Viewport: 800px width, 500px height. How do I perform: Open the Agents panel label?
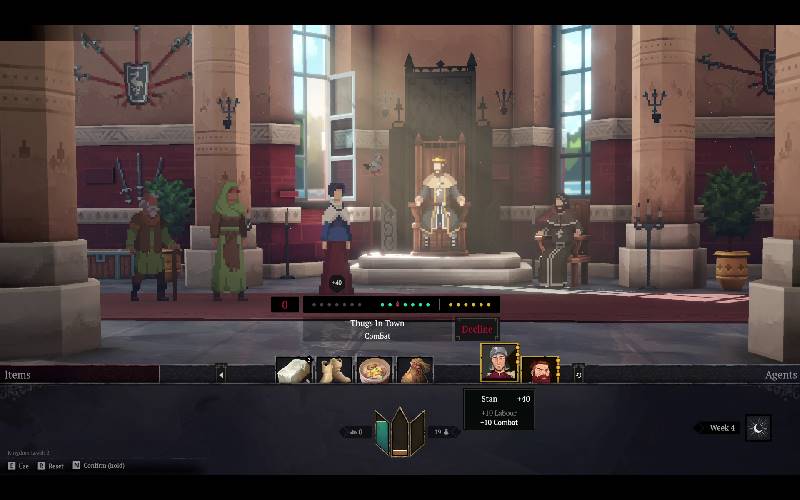(x=781, y=375)
